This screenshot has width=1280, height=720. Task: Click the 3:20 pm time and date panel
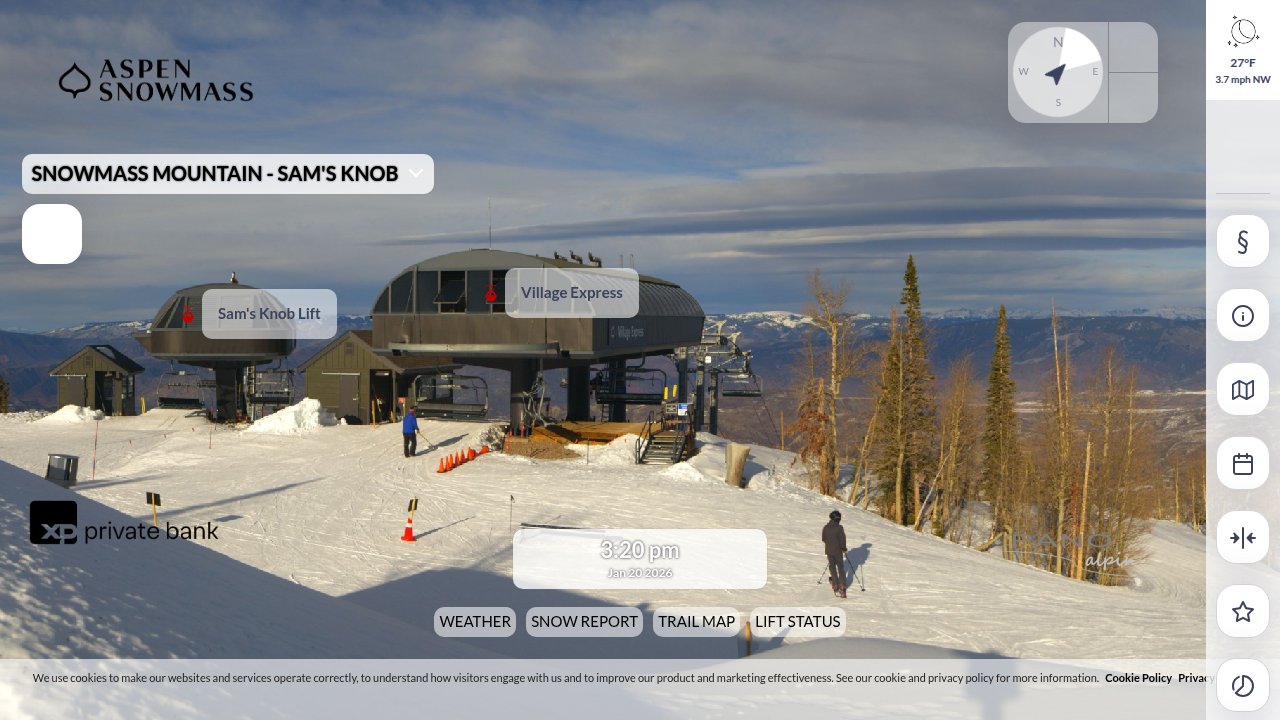pos(640,559)
